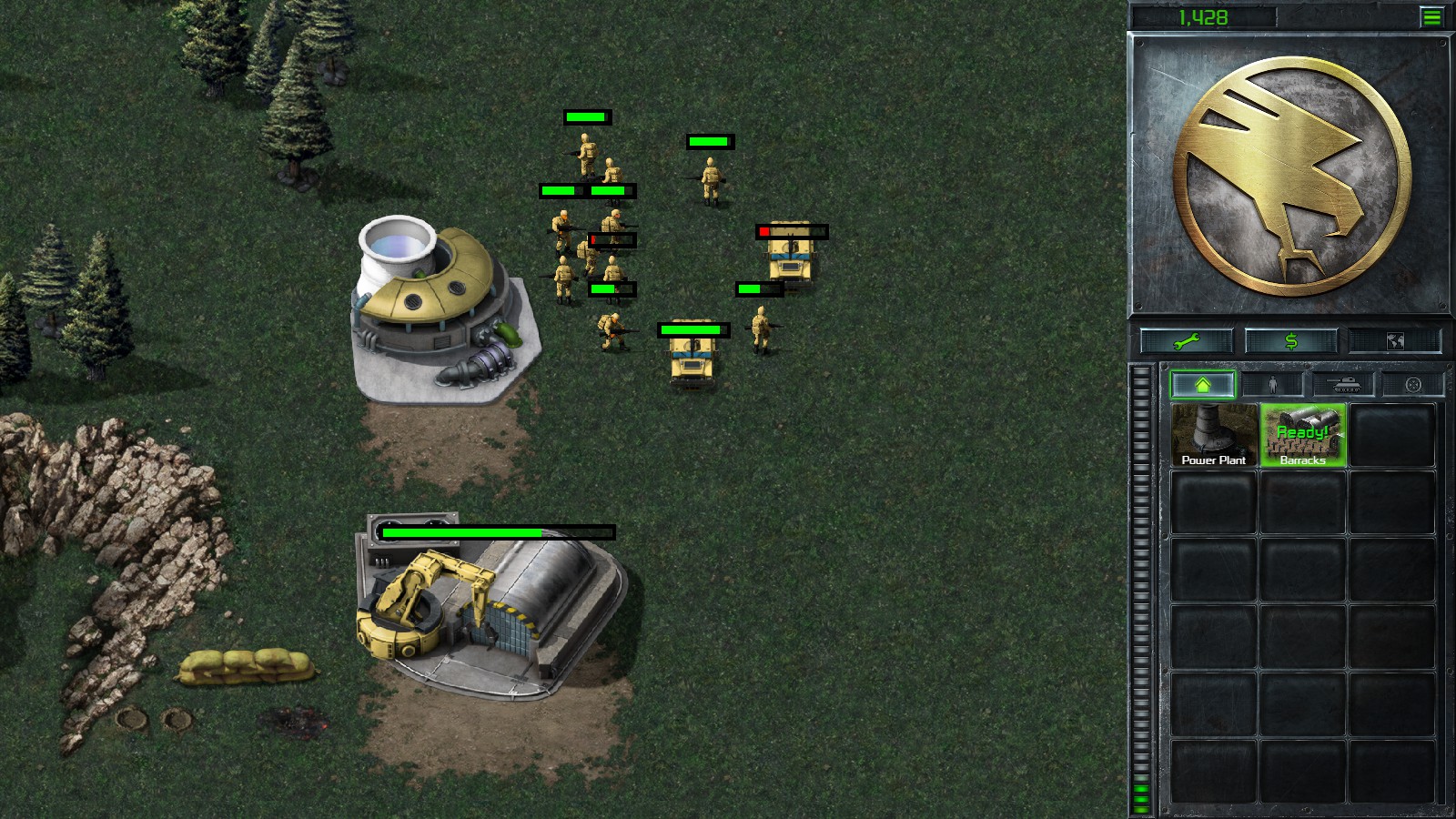Select the Power Plant build thumbnail

tap(1212, 437)
